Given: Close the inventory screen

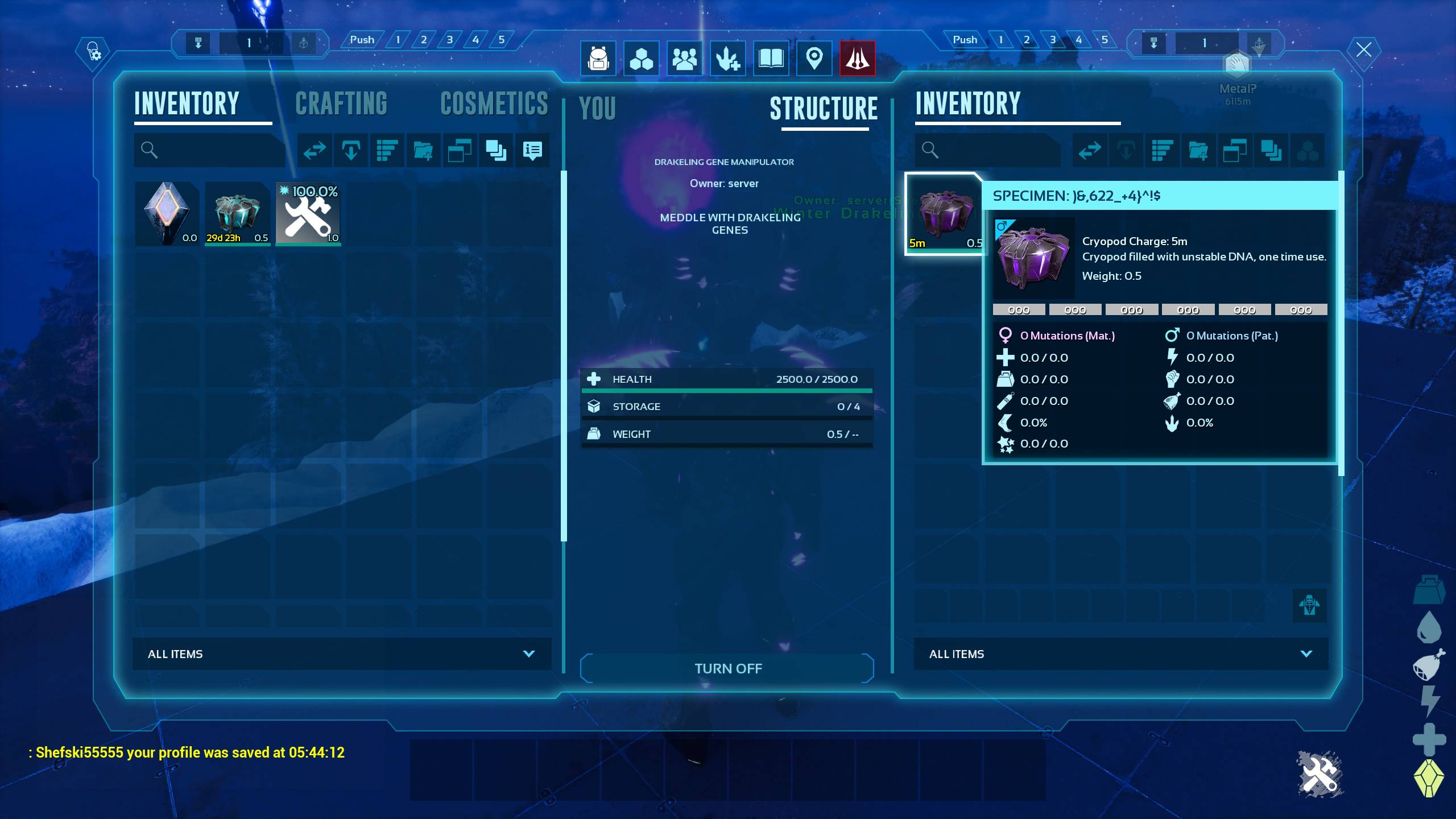Looking at the screenshot, I should [x=1364, y=49].
